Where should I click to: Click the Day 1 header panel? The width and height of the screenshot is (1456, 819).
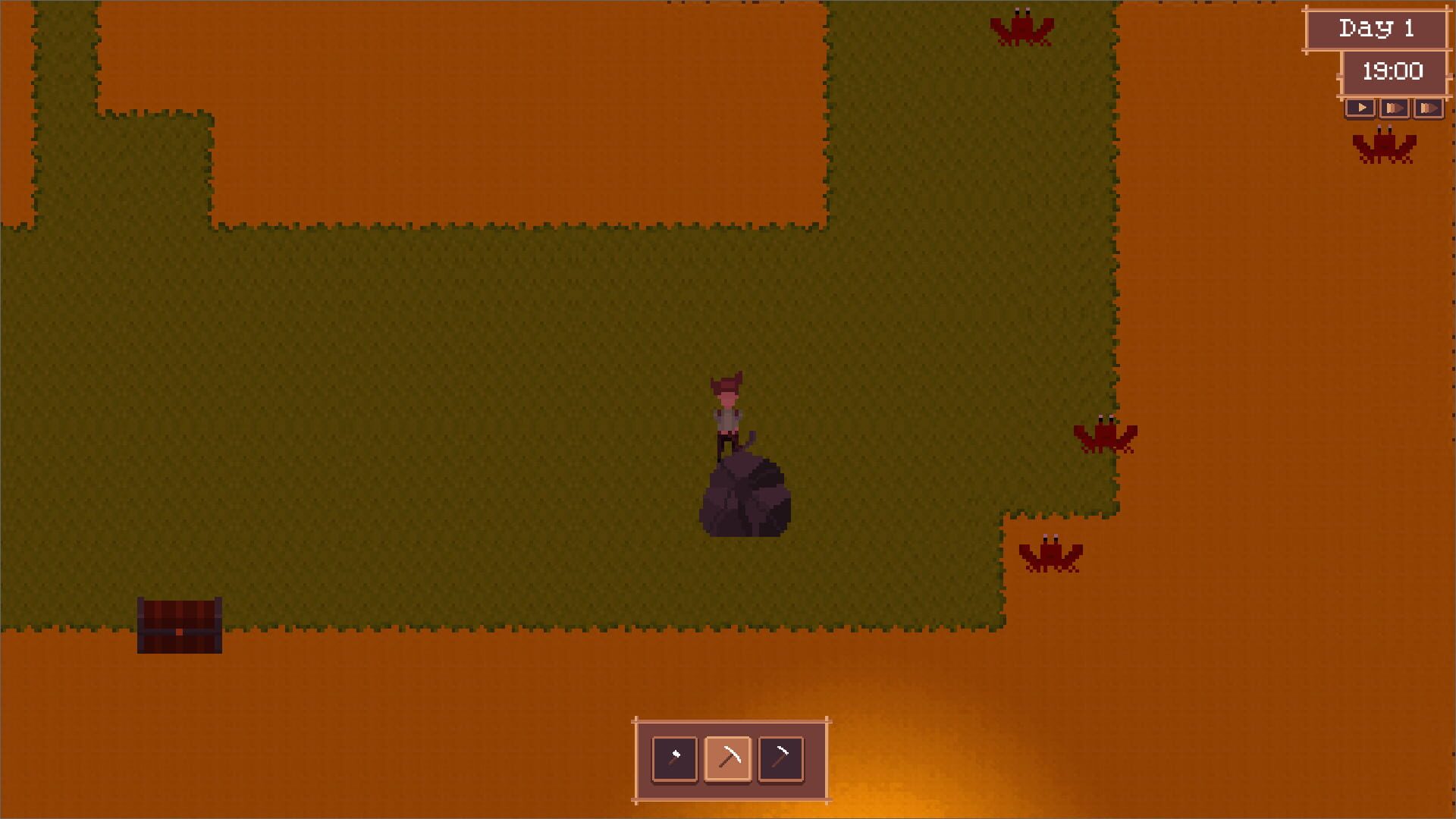point(1379,29)
